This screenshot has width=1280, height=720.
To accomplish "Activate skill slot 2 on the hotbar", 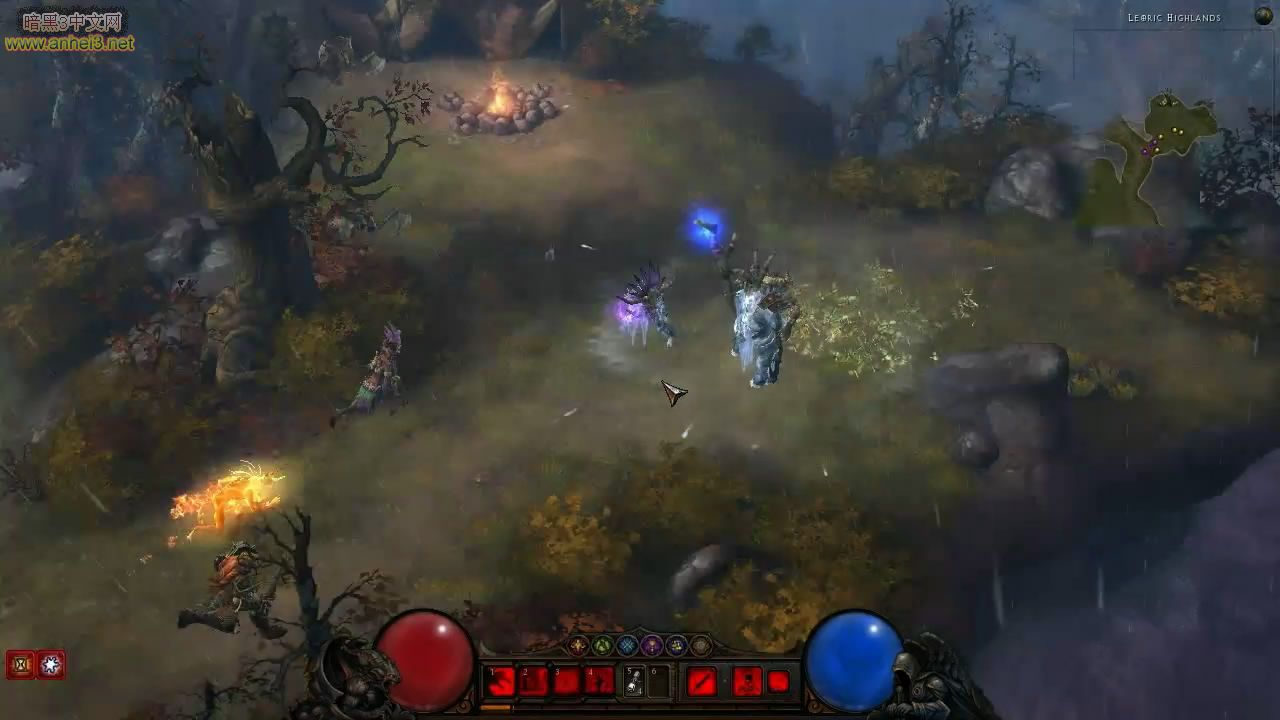I will click(x=534, y=682).
